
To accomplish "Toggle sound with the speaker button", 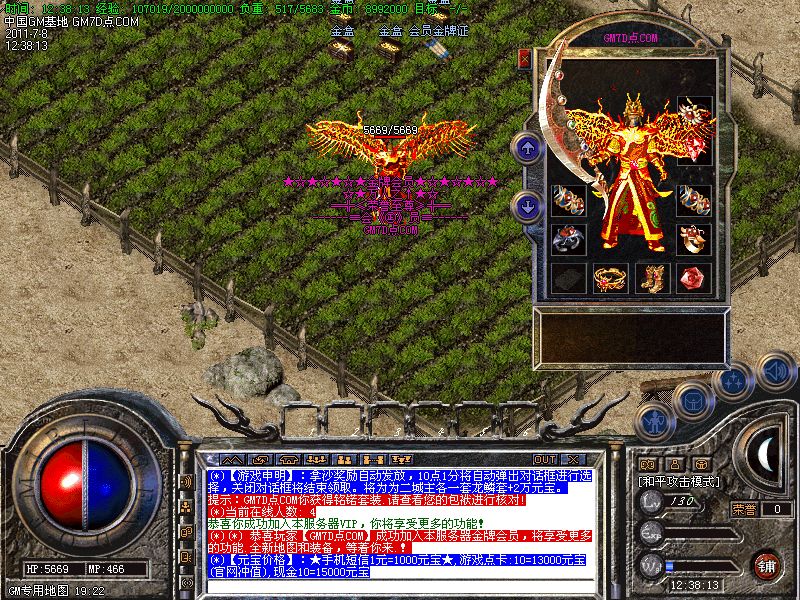I will pos(775,372).
